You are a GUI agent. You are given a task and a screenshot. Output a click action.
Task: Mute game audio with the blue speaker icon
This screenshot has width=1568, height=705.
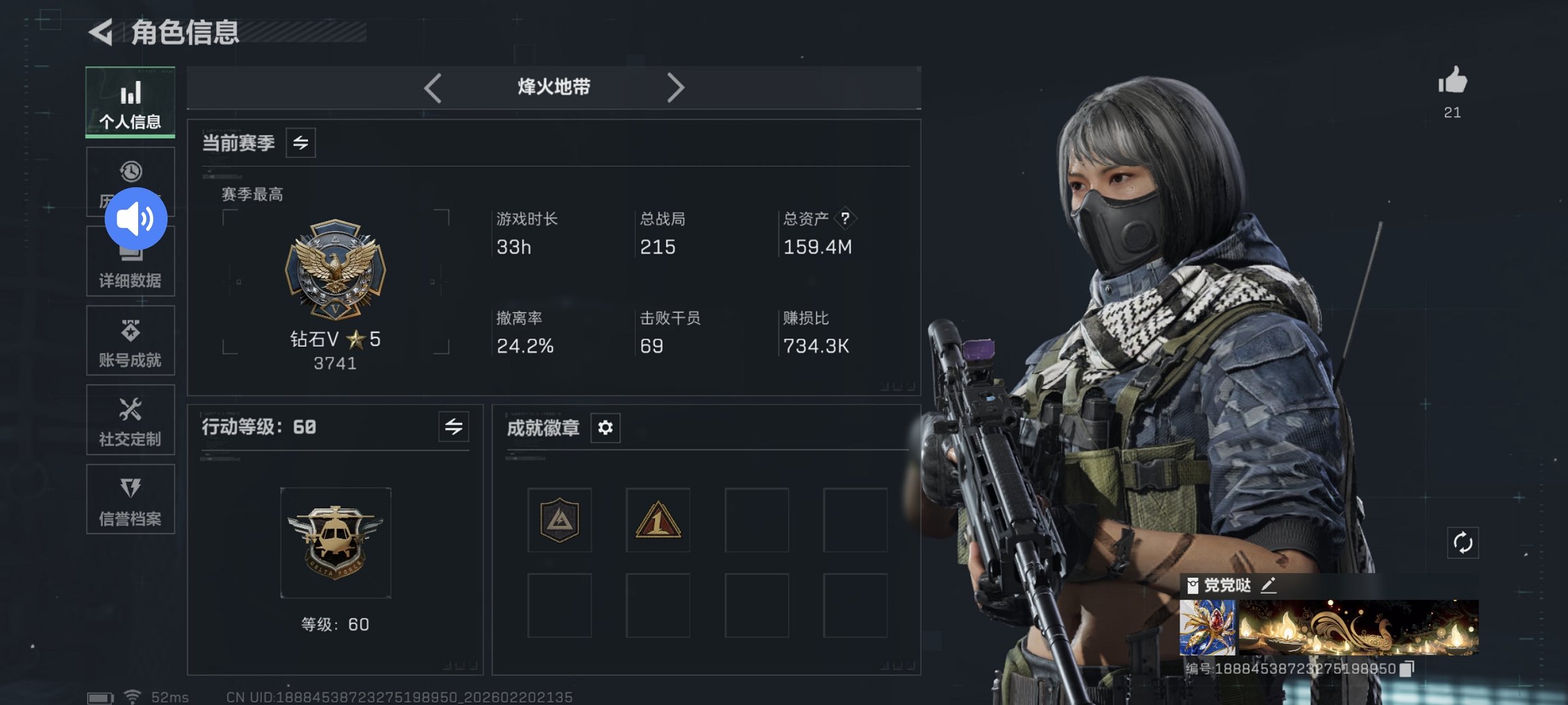tap(136, 218)
